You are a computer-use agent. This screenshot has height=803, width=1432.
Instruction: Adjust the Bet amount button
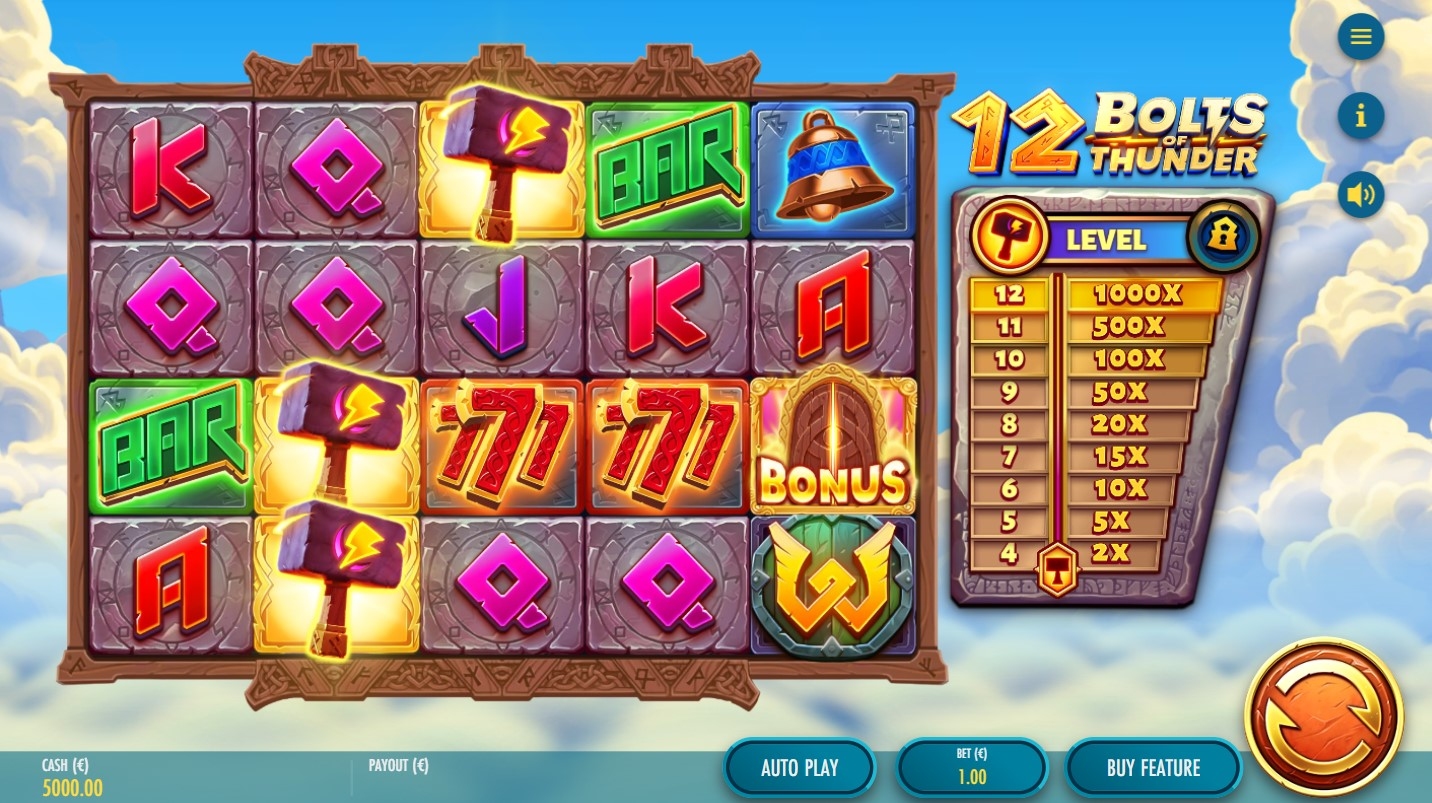[x=971, y=768]
